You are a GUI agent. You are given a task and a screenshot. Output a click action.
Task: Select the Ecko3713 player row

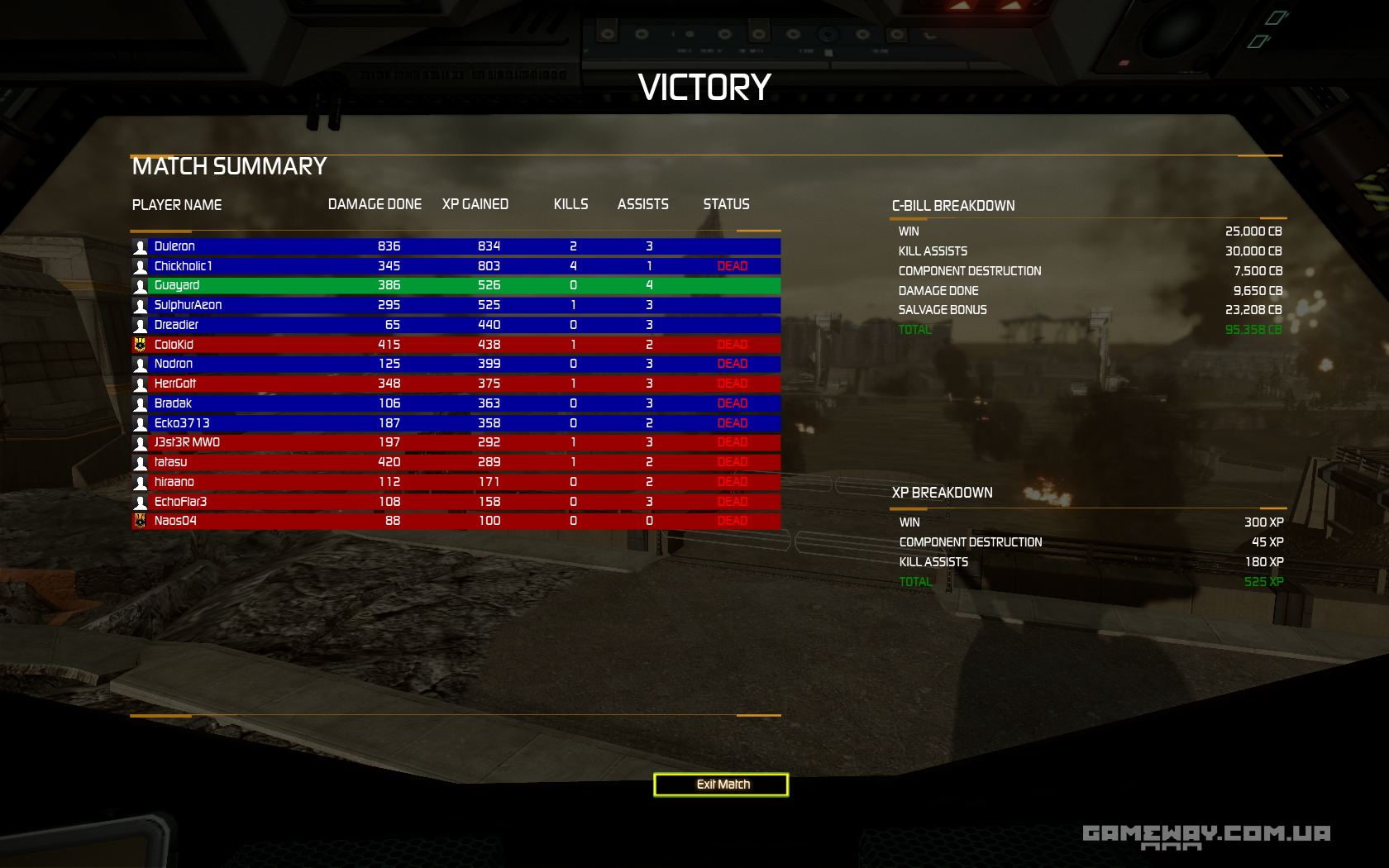455,423
